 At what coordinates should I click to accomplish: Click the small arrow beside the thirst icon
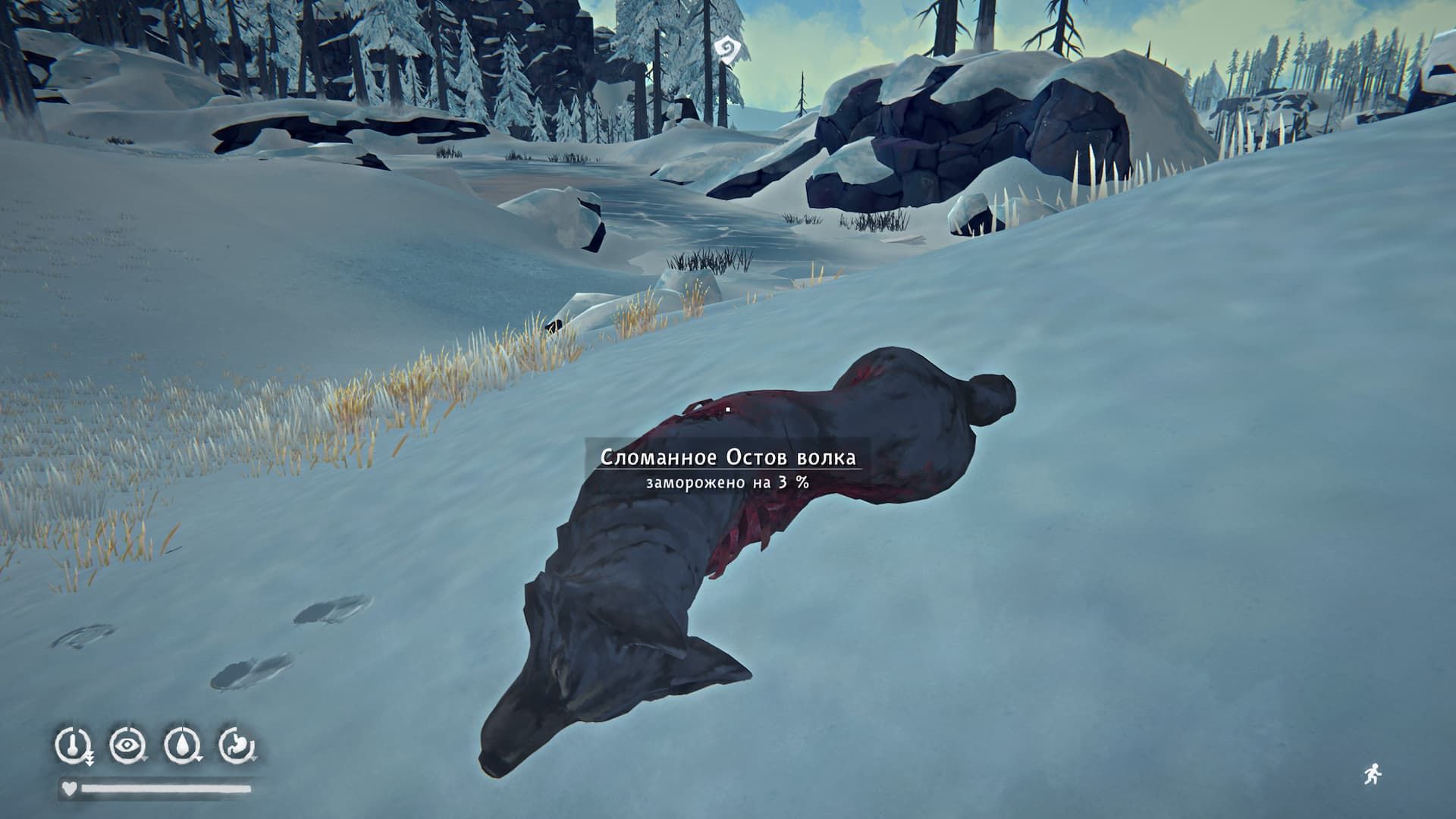[x=199, y=759]
